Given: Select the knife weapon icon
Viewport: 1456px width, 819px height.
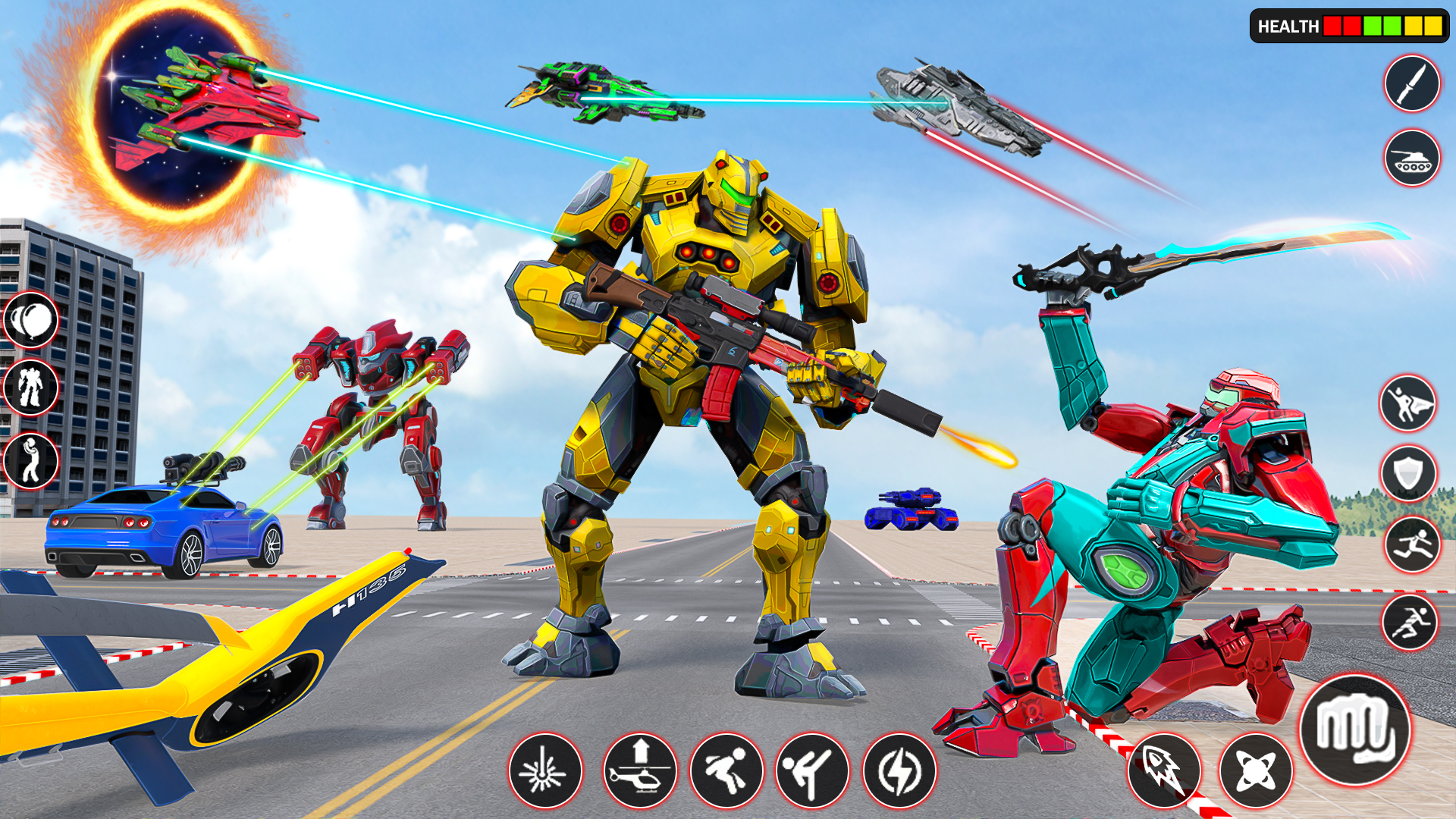Looking at the screenshot, I should pos(1412,83).
